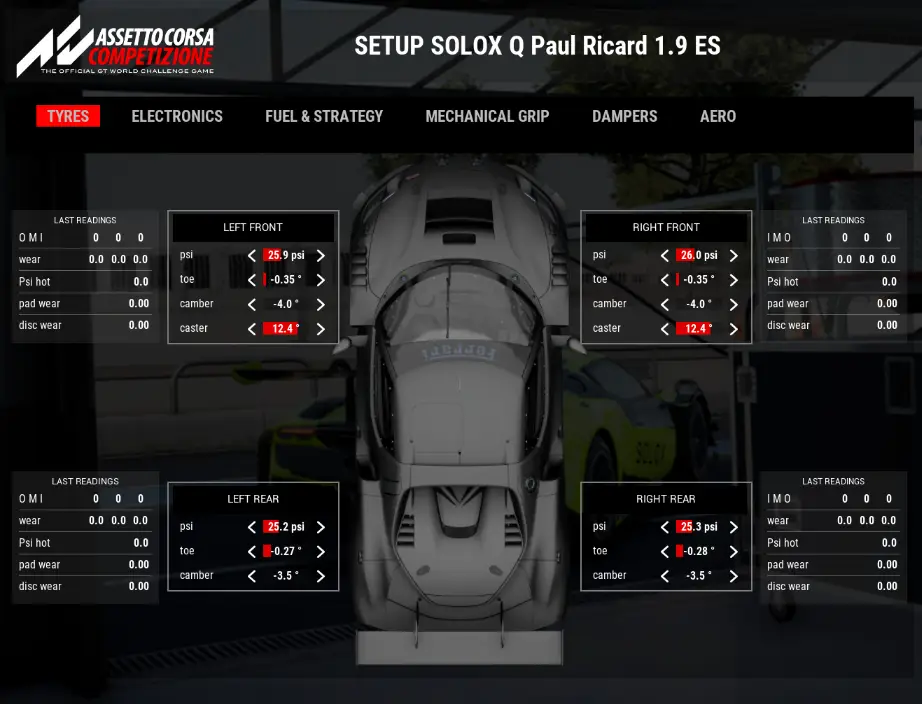Image resolution: width=922 pixels, height=704 pixels.
Task: Switch to the Electronics tab
Action: click(177, 116)
